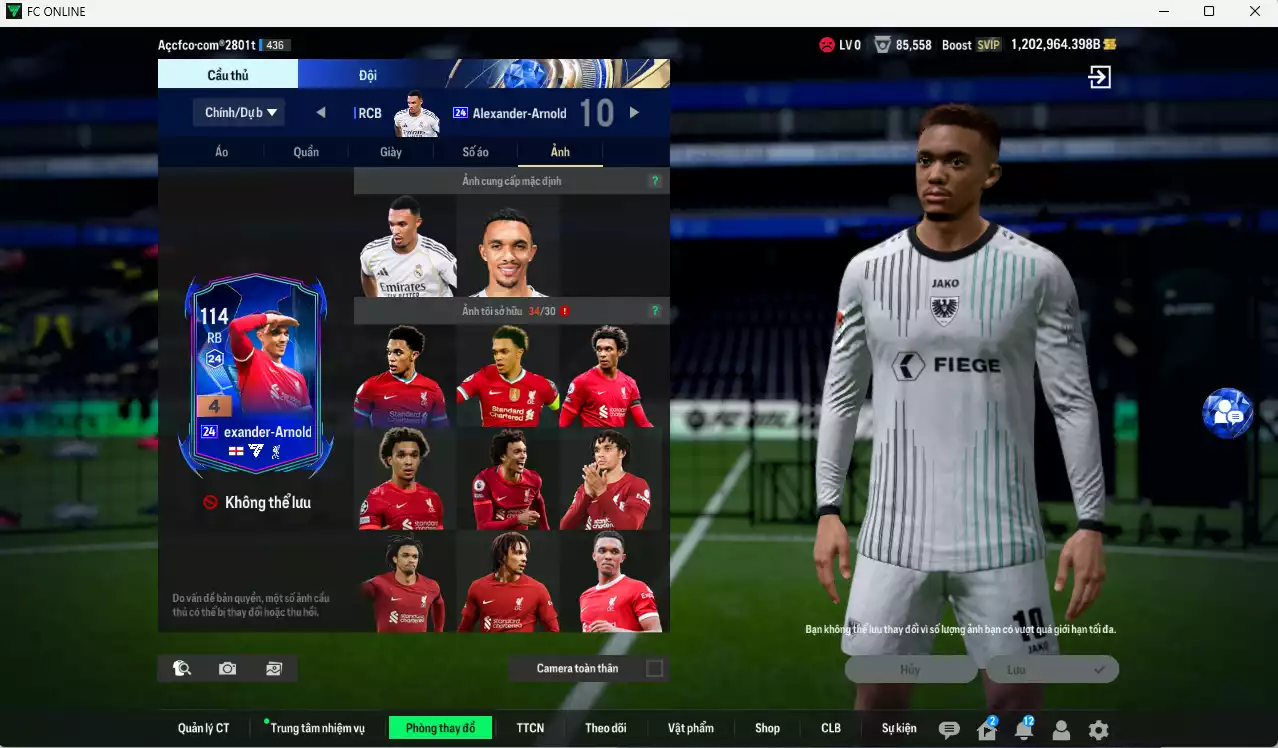Click the camera snapshot icon

coord(228,668)
